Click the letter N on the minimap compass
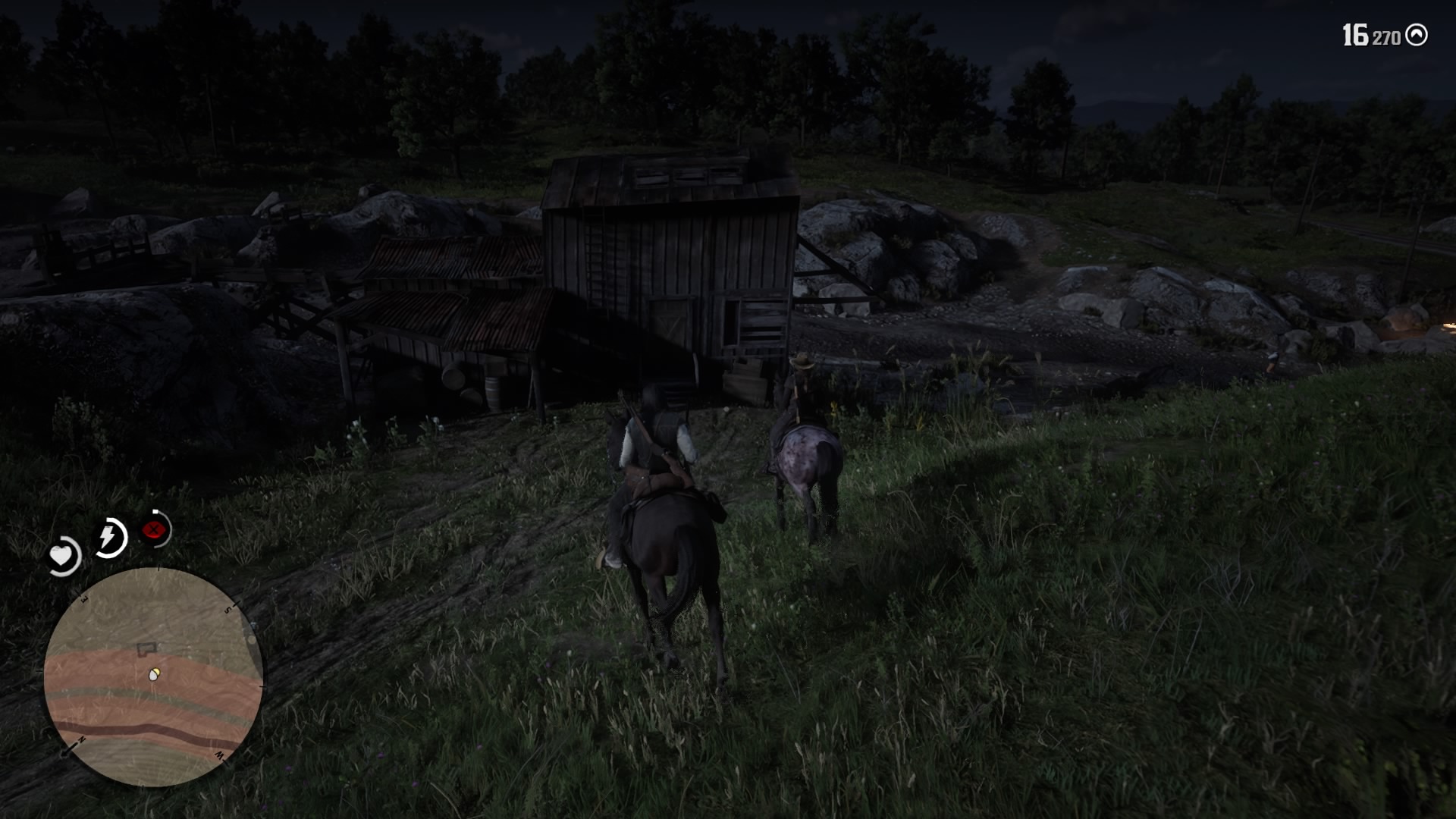1456x819 pixels. point(80,739)
